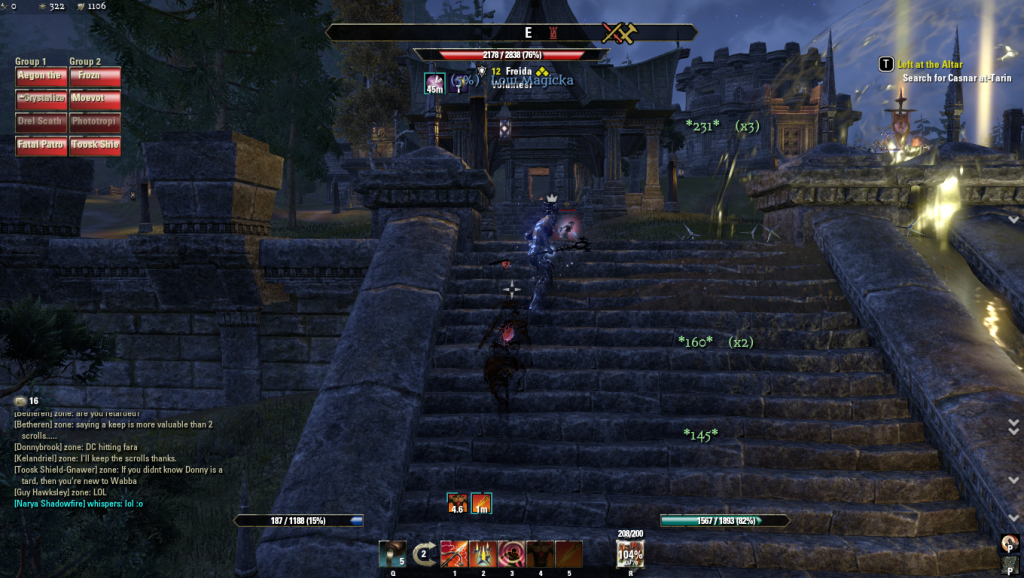This screenshot has height=578, width=1024.
Task: Activate the lightning bow ability in slot 1
Action: pos(454,554)
